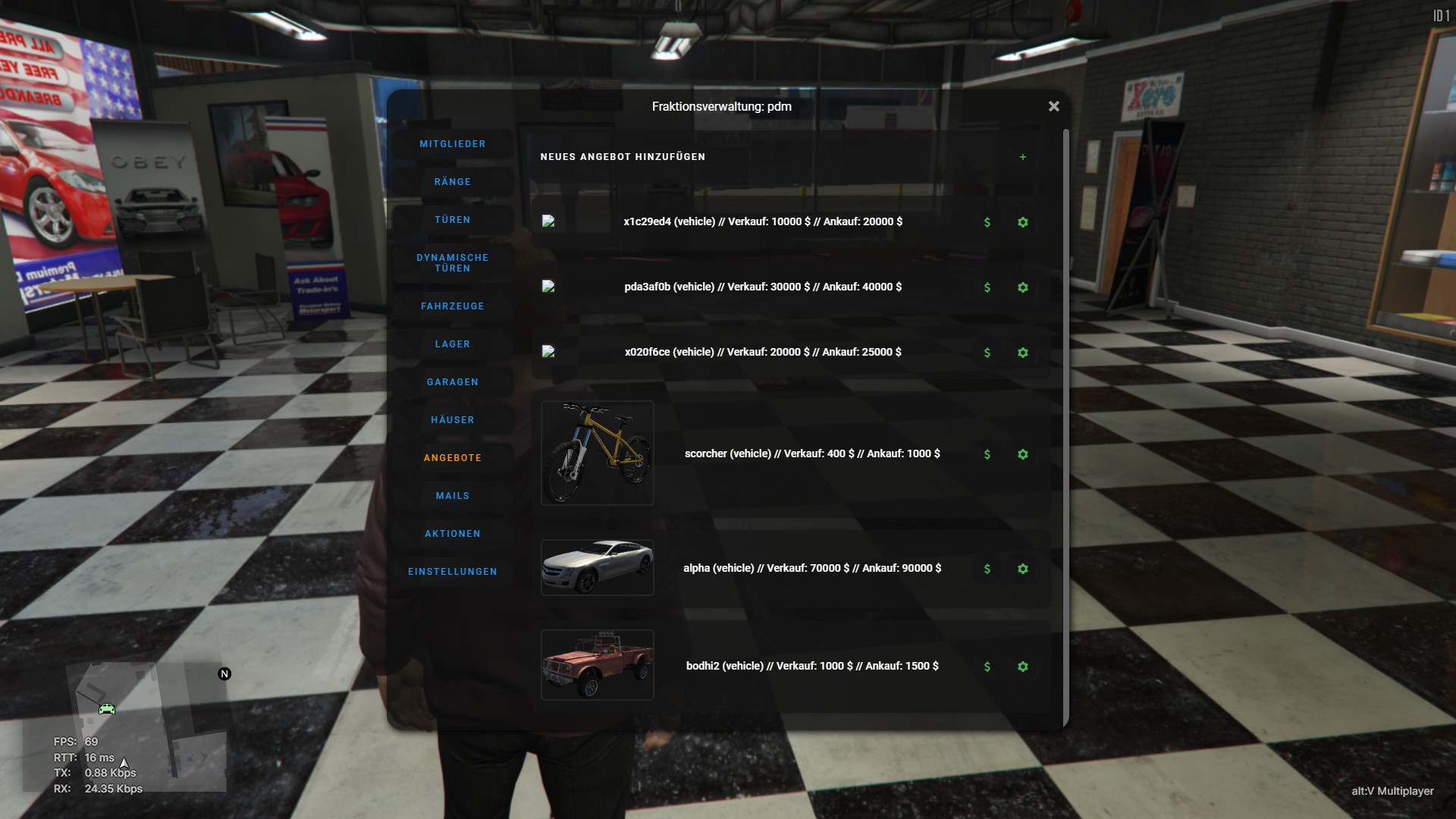Open the Garagen tab

click(453, 382)
